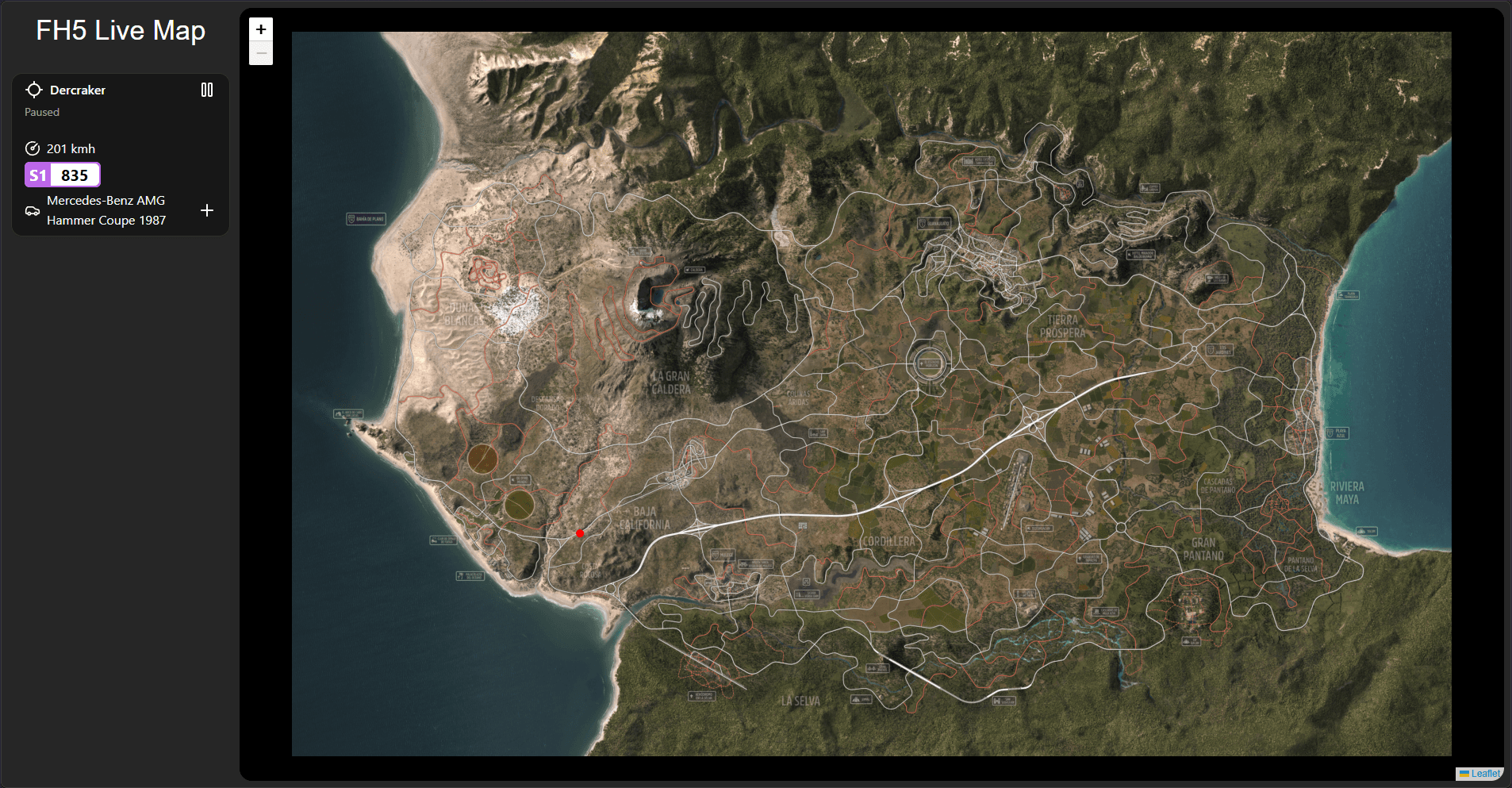Click the car icon beside the Mercedes-Benz name

[32, 210]
